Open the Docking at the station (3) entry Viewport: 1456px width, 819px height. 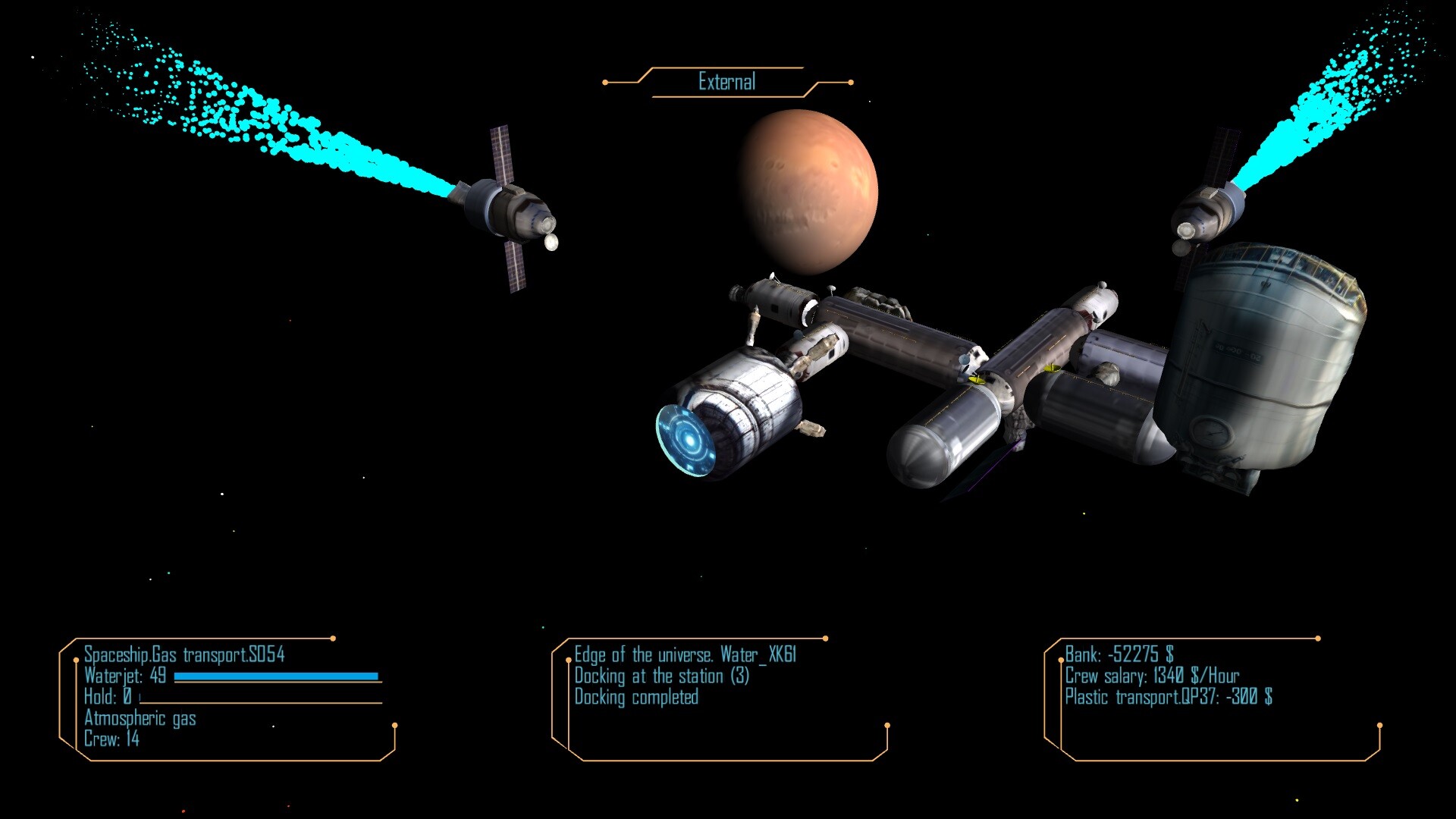coord(661,675)
